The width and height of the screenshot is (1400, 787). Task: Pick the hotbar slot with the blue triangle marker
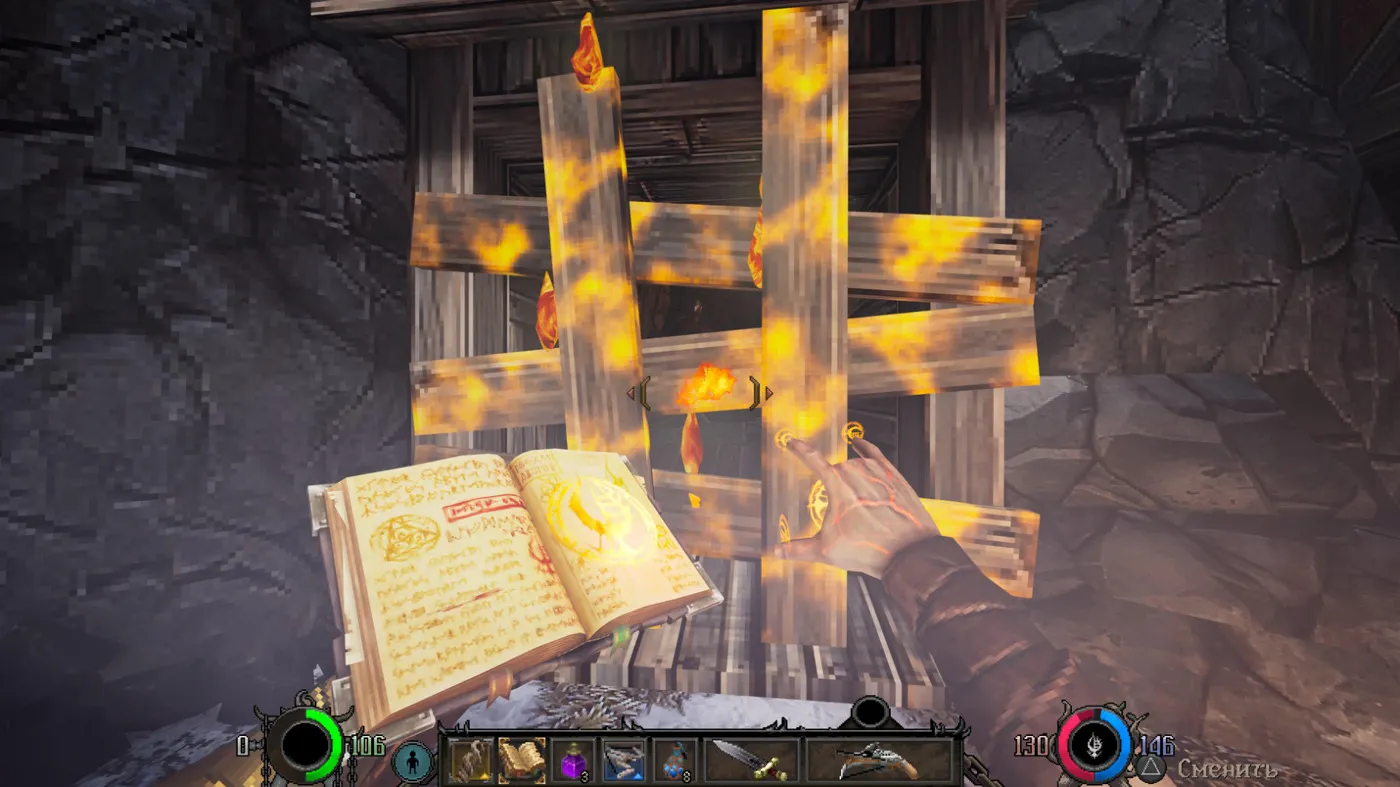[624, 760]
